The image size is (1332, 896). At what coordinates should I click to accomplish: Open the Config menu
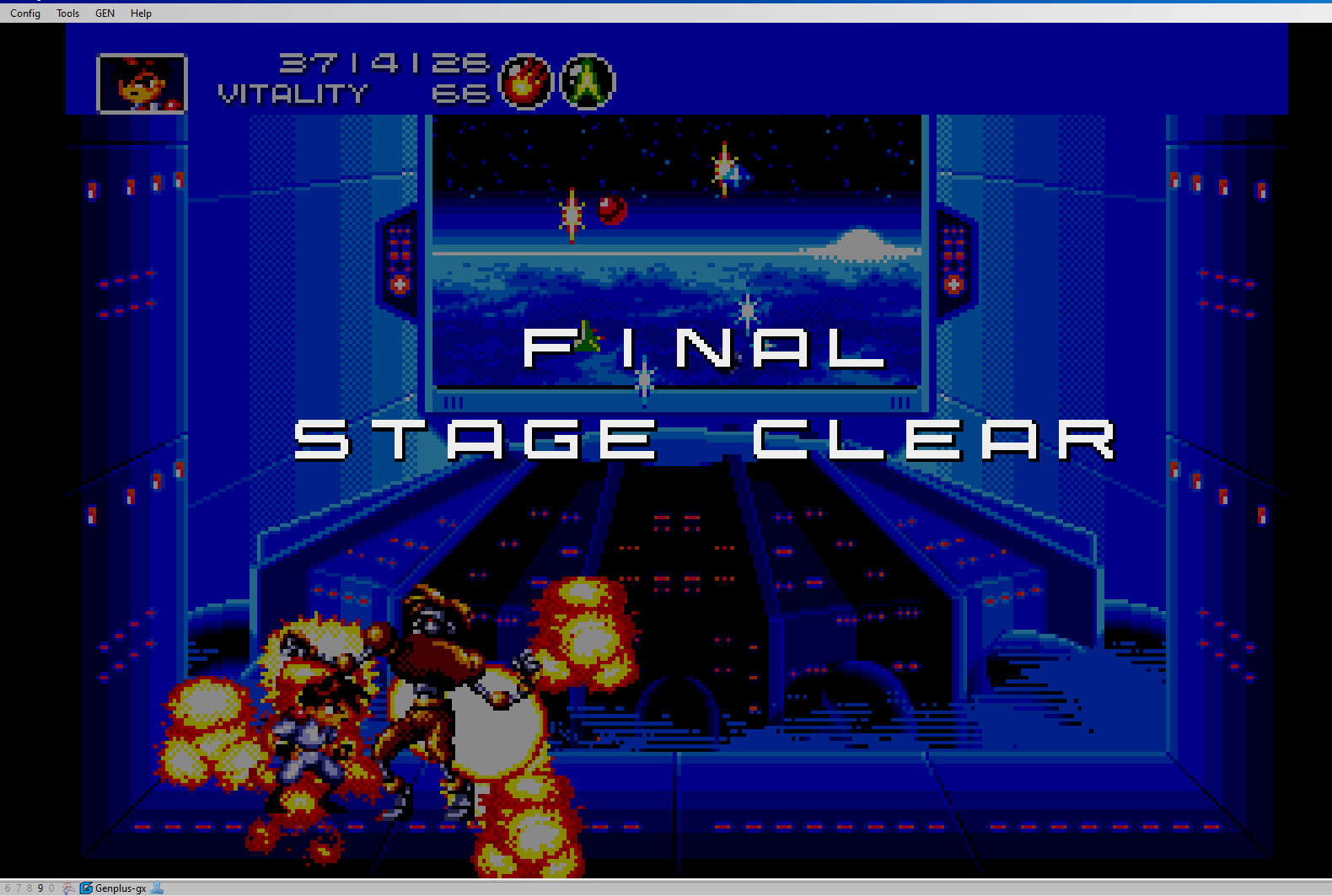point(25,13)
